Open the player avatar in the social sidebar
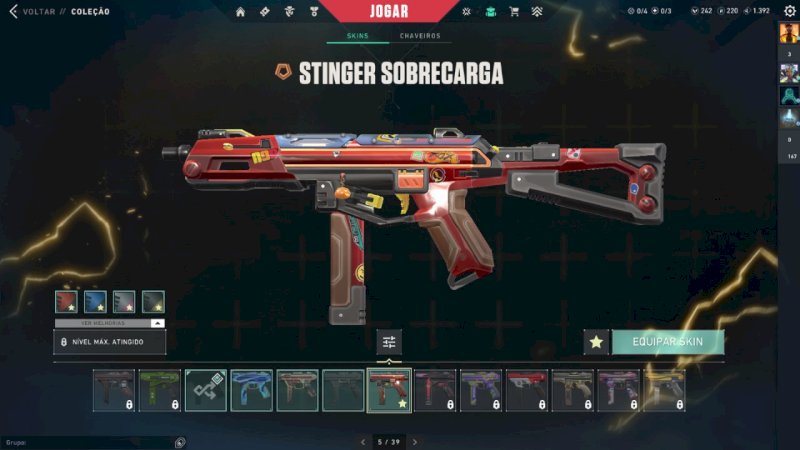Viewport: 800px width, 450px height. (x=788, y=32)
